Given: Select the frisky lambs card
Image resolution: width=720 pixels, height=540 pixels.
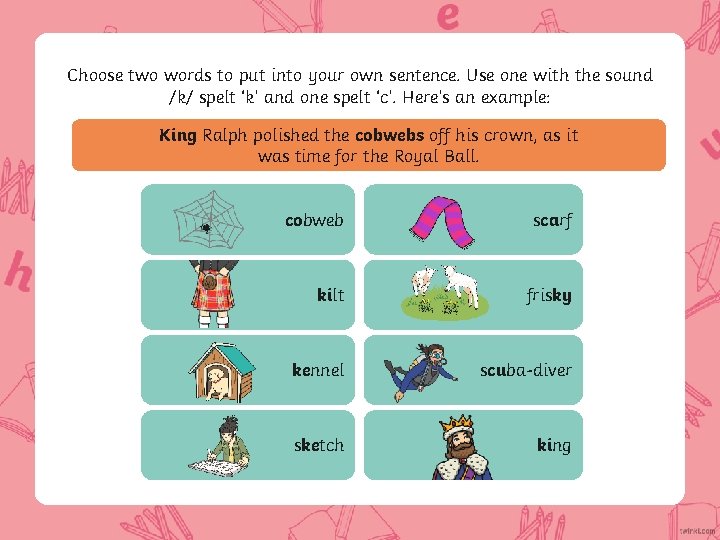Looking at the screenshot, I should tap(472, 295).
